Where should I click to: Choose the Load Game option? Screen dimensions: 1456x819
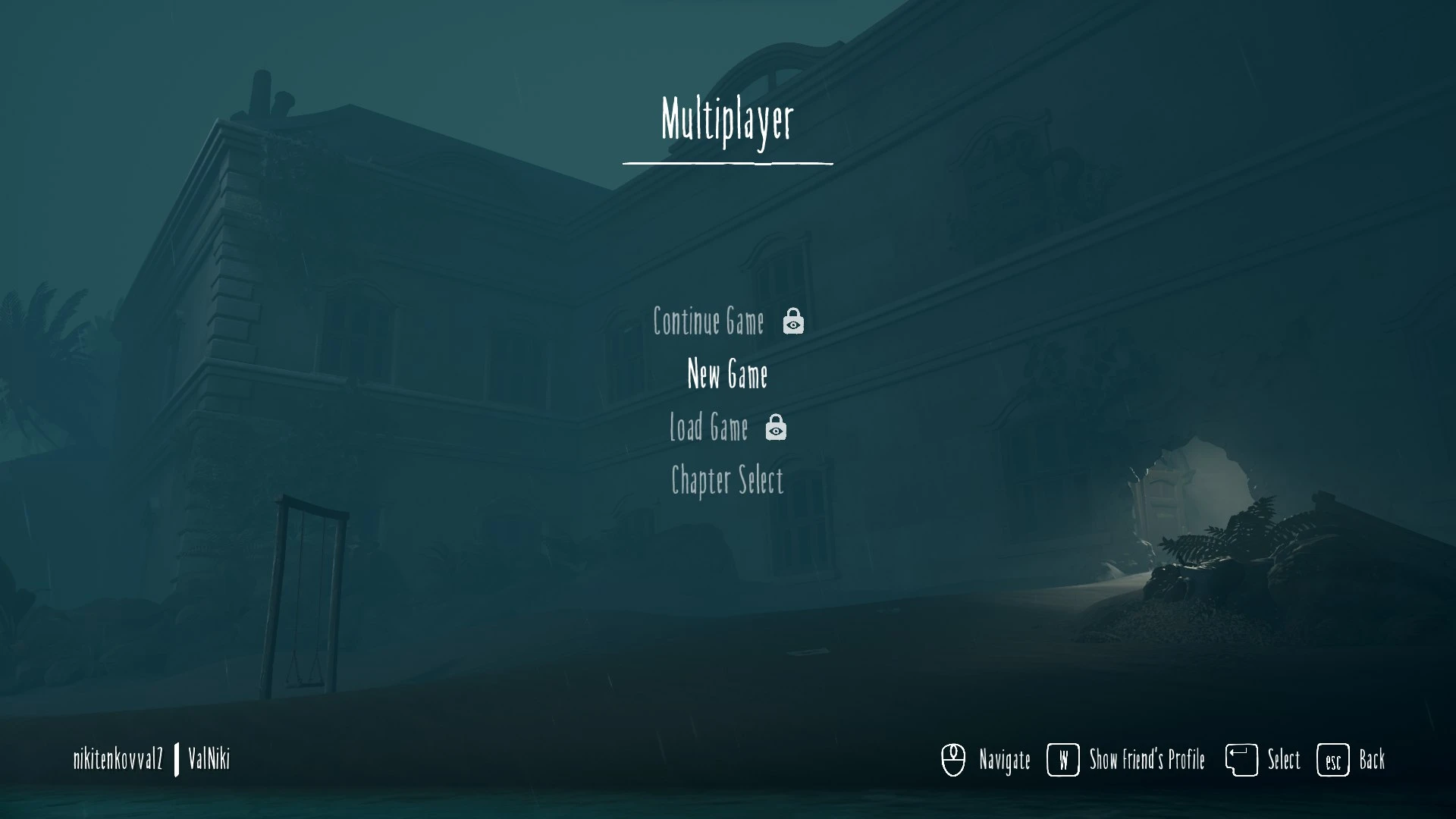709,427
